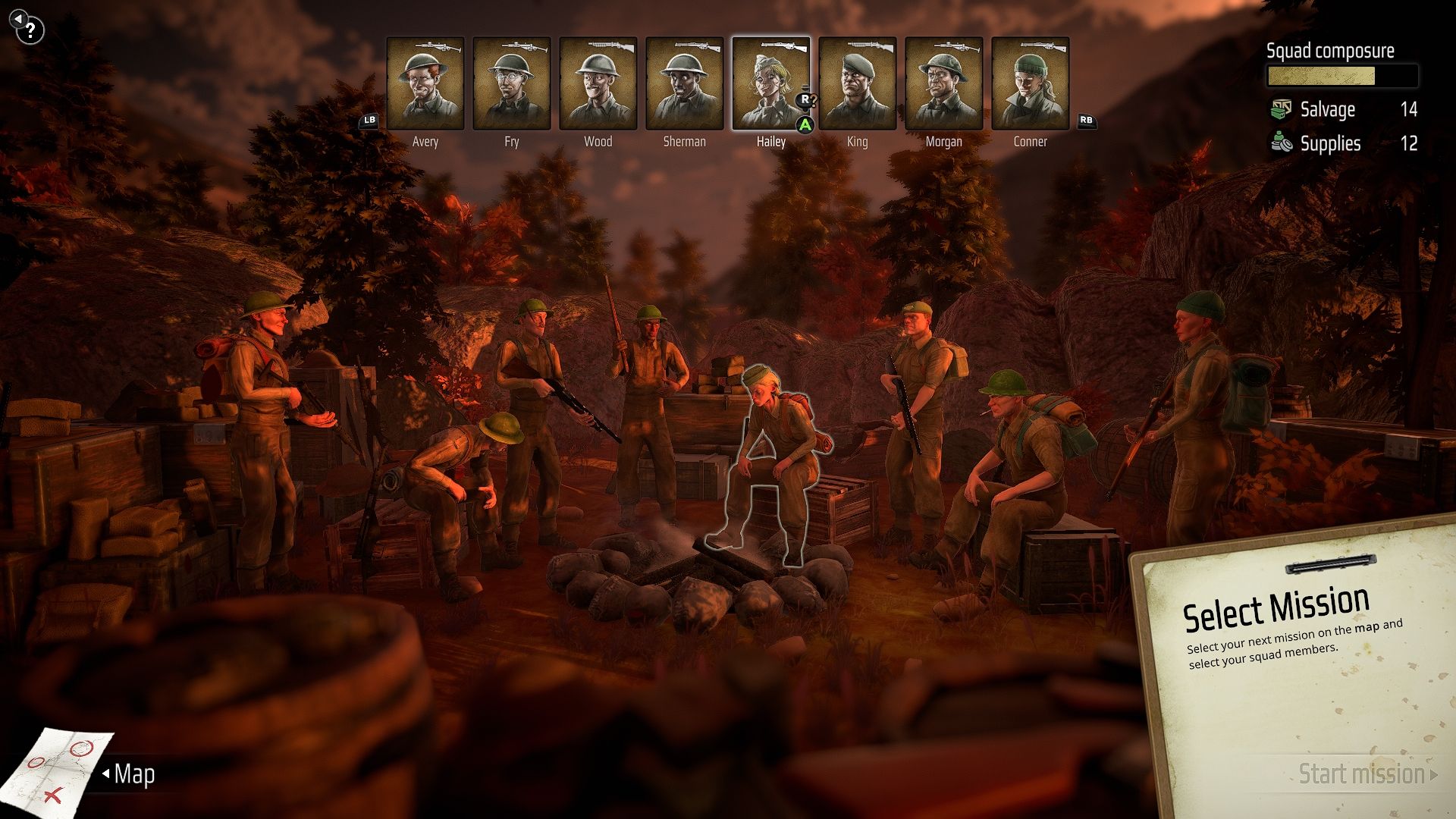Open the help question mark icon

(30, 31)
